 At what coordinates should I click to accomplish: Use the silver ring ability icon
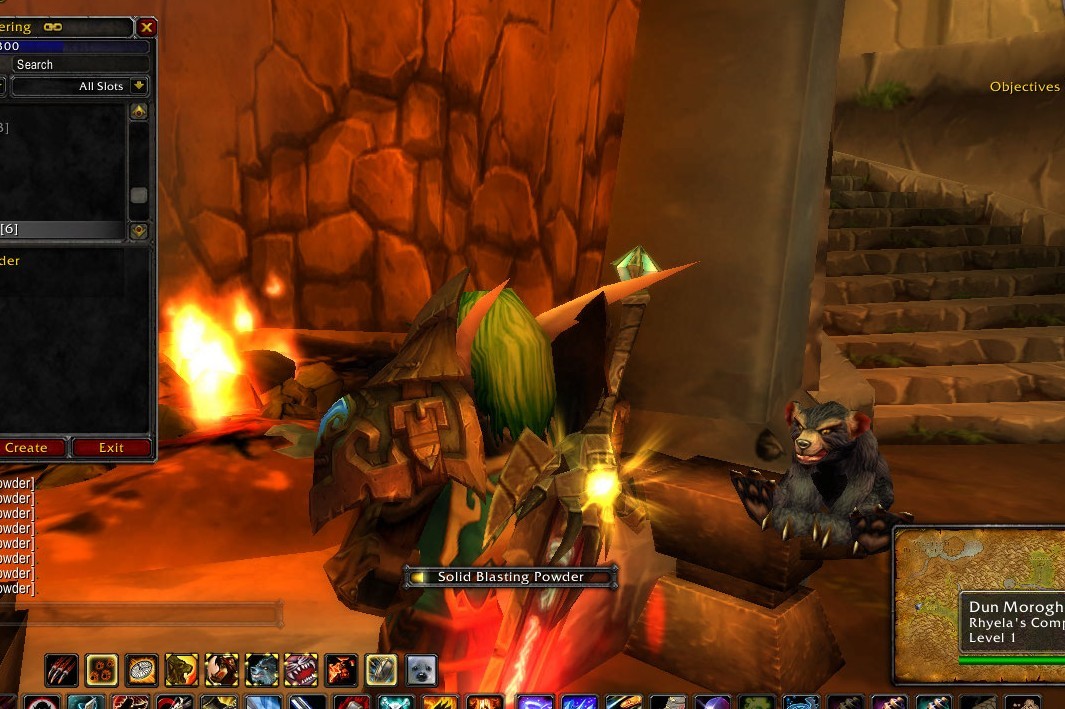[x=381, y=669]
